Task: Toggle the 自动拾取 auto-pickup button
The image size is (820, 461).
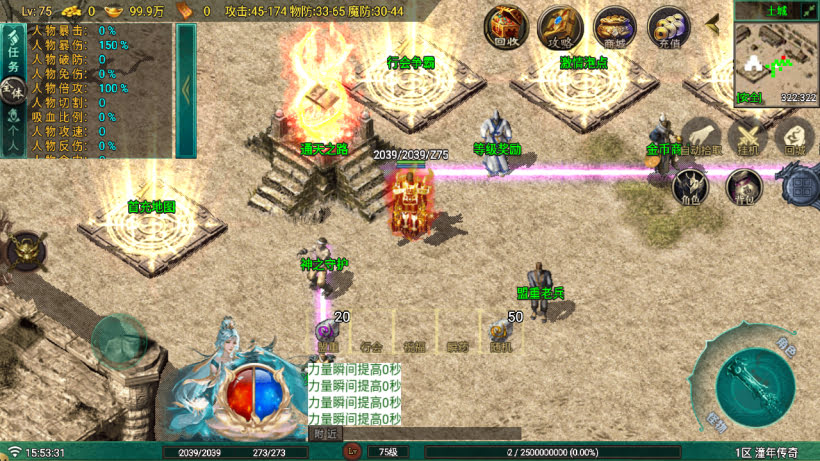Action: [703, 138]
